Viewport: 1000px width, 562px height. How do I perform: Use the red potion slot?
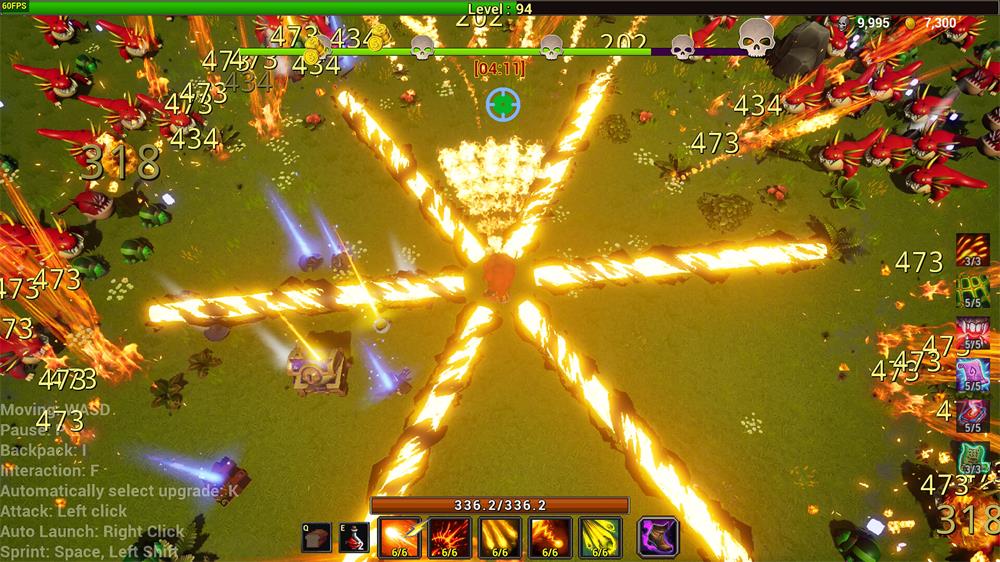[354, 537]
